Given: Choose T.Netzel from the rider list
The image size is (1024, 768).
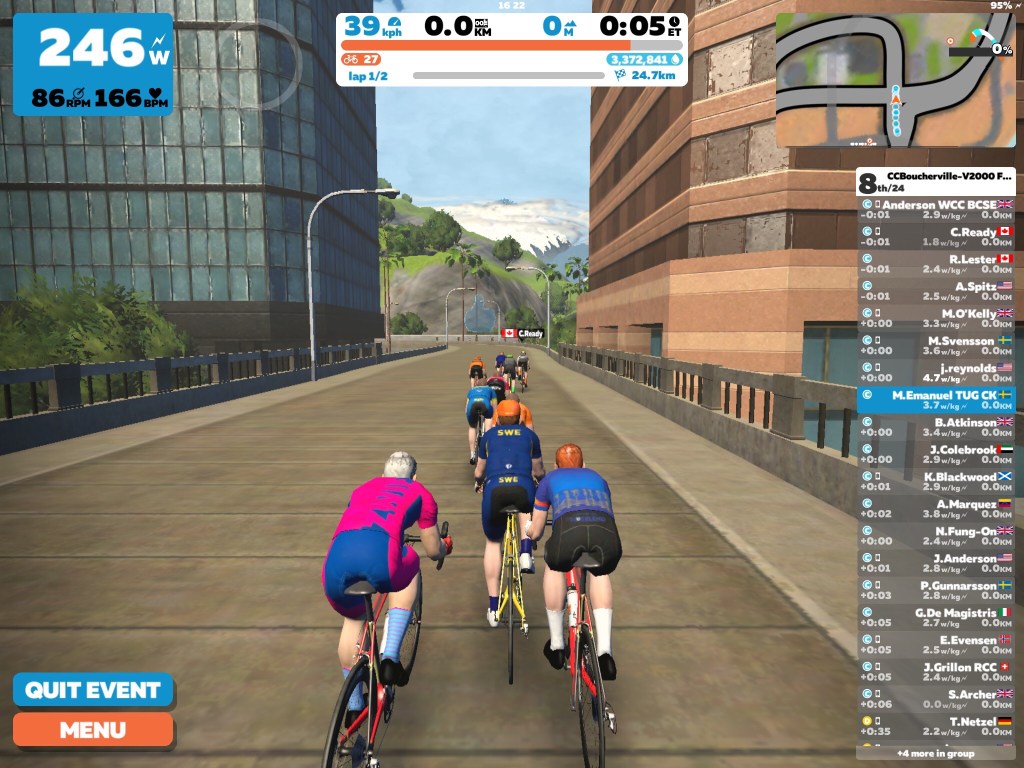Looking at the screenshot, I should click(936, 726).
